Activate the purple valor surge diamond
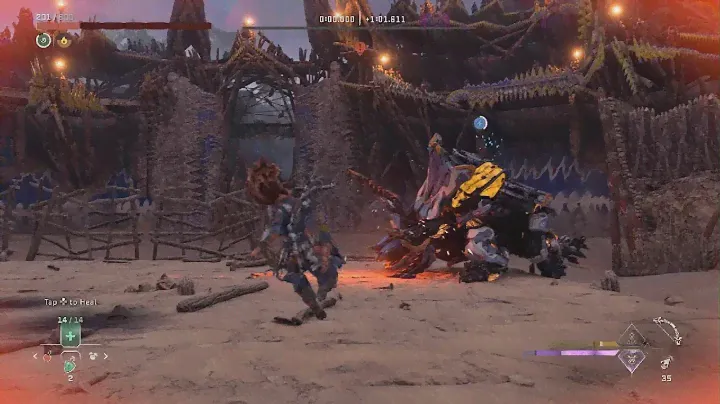 click(630, 360)
